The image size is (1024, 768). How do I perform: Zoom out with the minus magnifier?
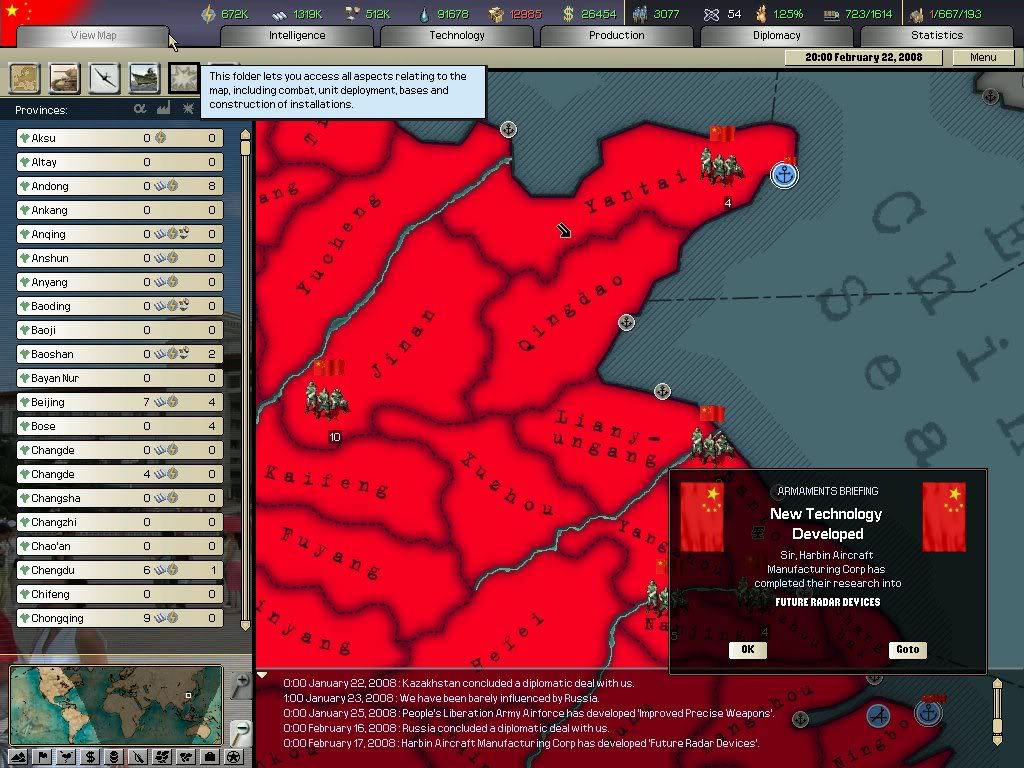point(239,732)
